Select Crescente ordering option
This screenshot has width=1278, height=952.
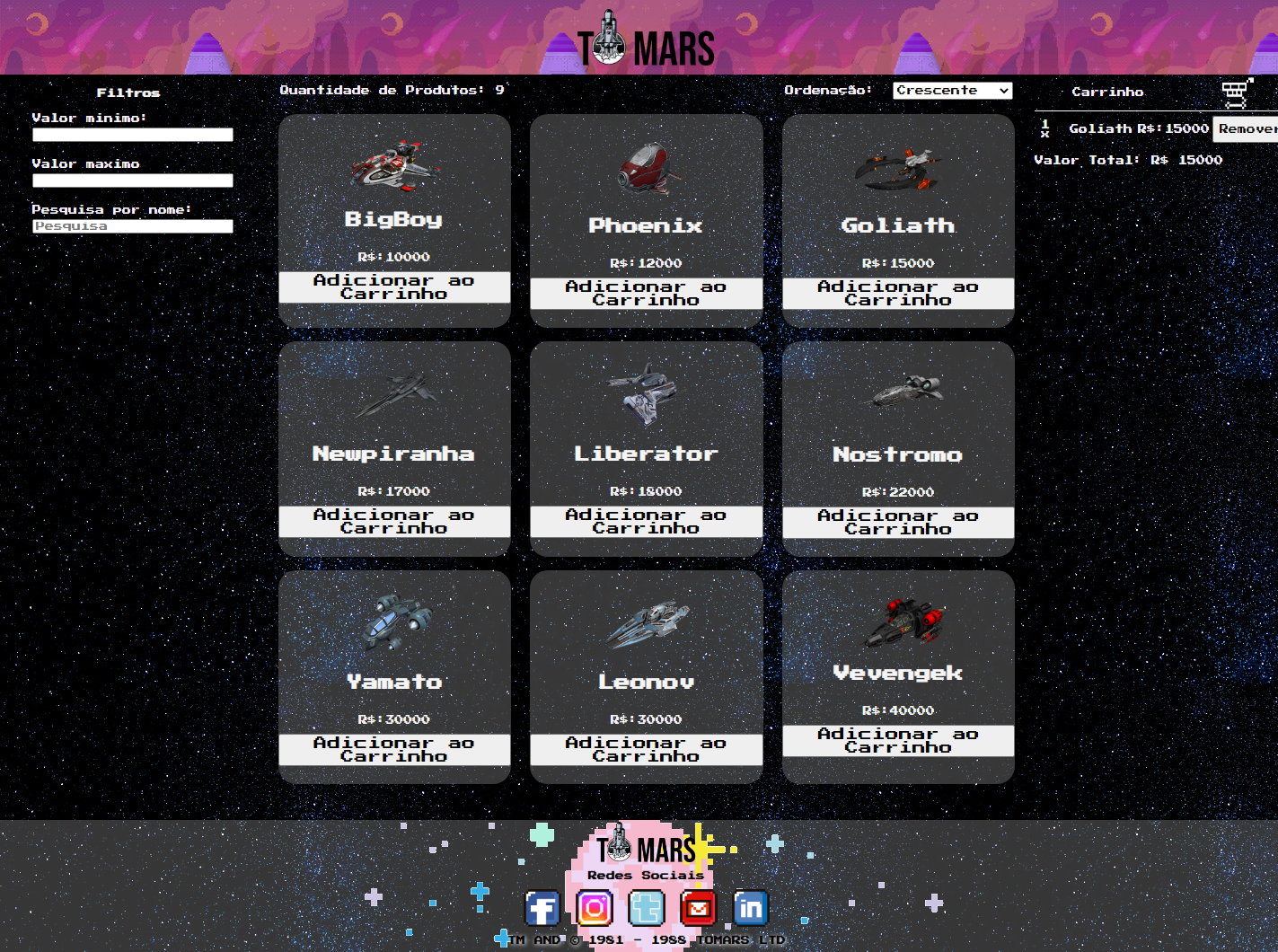click(951, 90)
